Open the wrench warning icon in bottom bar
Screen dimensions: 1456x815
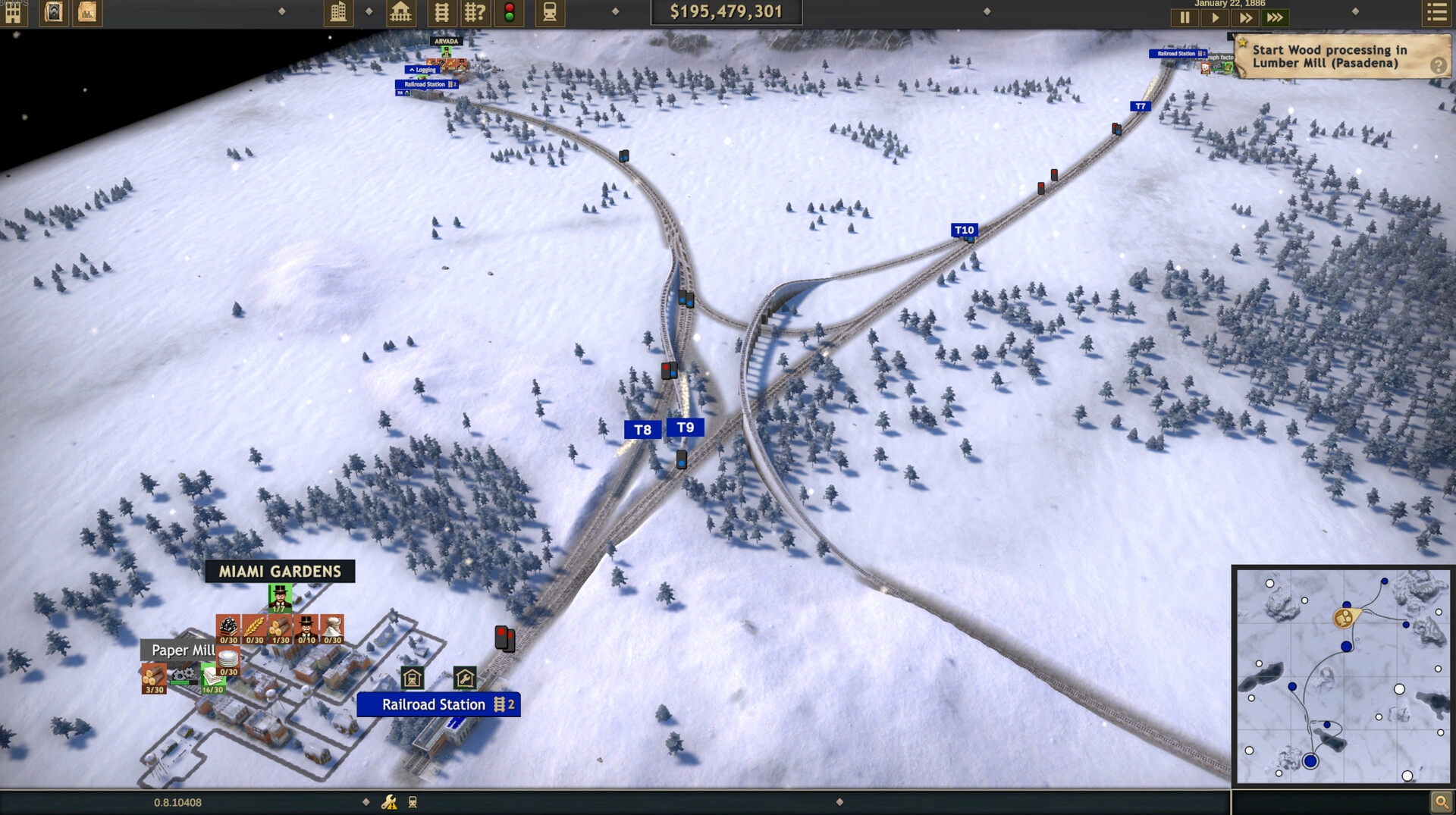coord(389,802)
